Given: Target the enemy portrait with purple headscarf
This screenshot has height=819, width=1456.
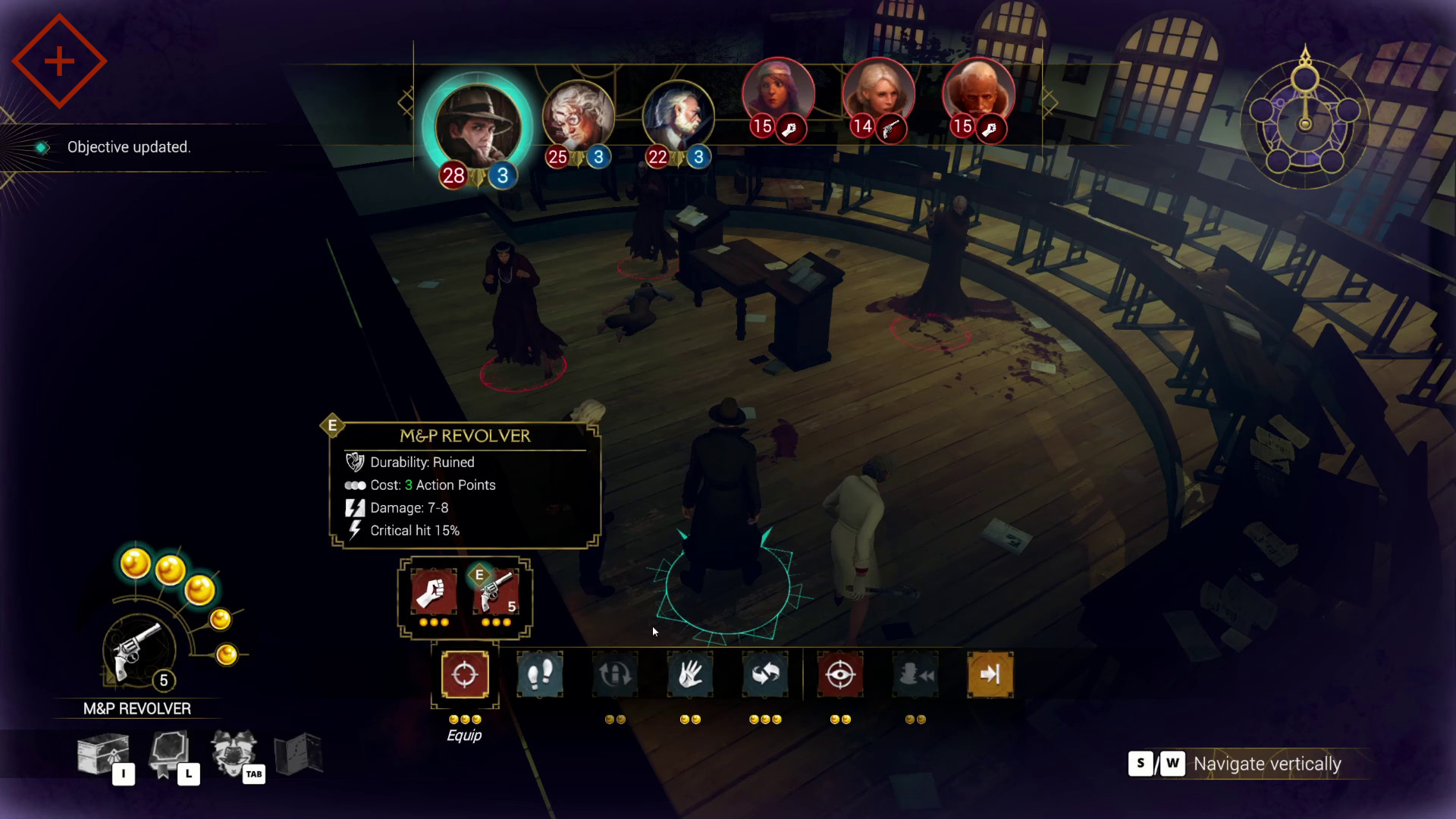Looking at the screenshot, I should point(777,93).
